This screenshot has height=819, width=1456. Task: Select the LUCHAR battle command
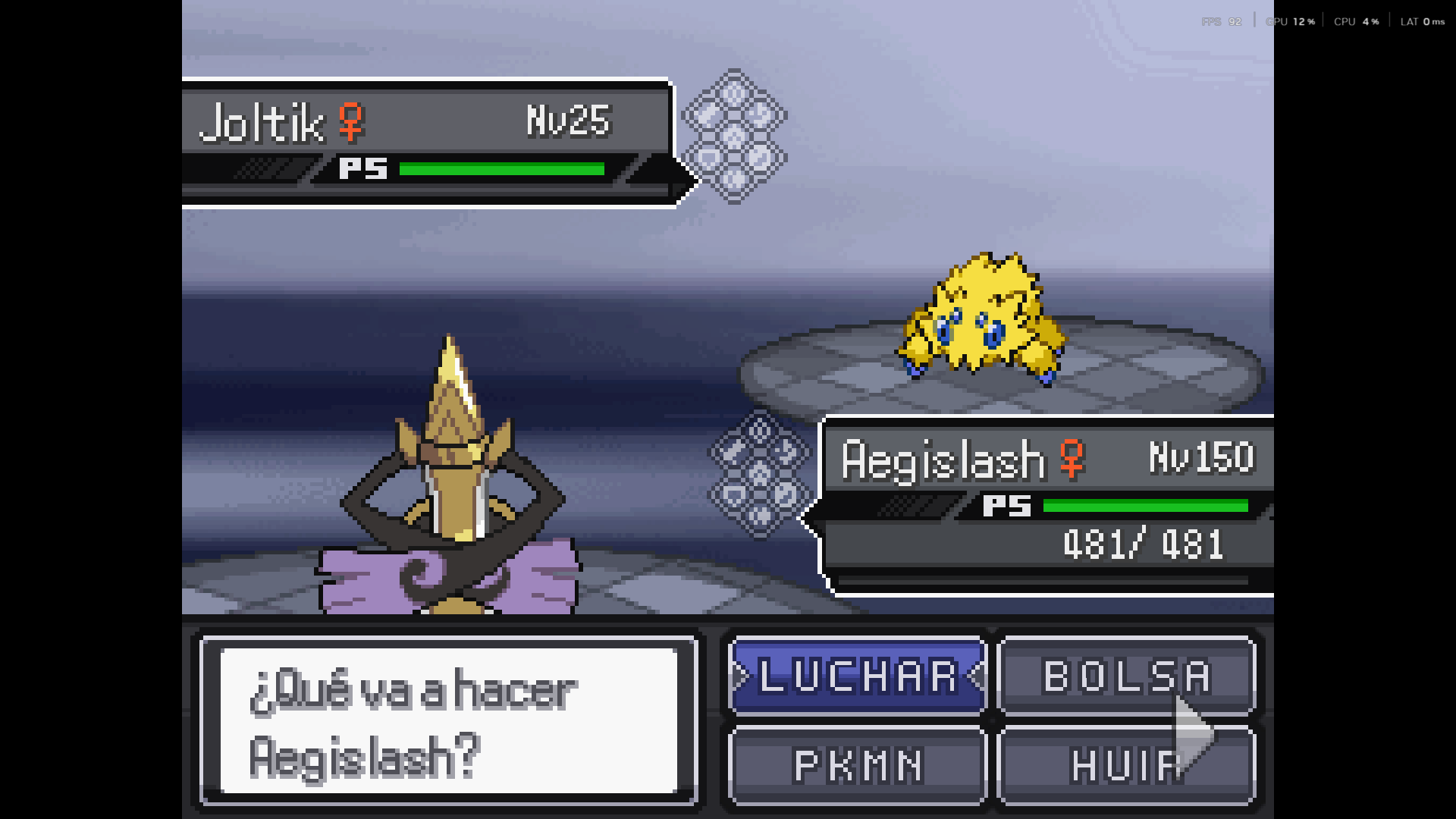coord(858,676)
